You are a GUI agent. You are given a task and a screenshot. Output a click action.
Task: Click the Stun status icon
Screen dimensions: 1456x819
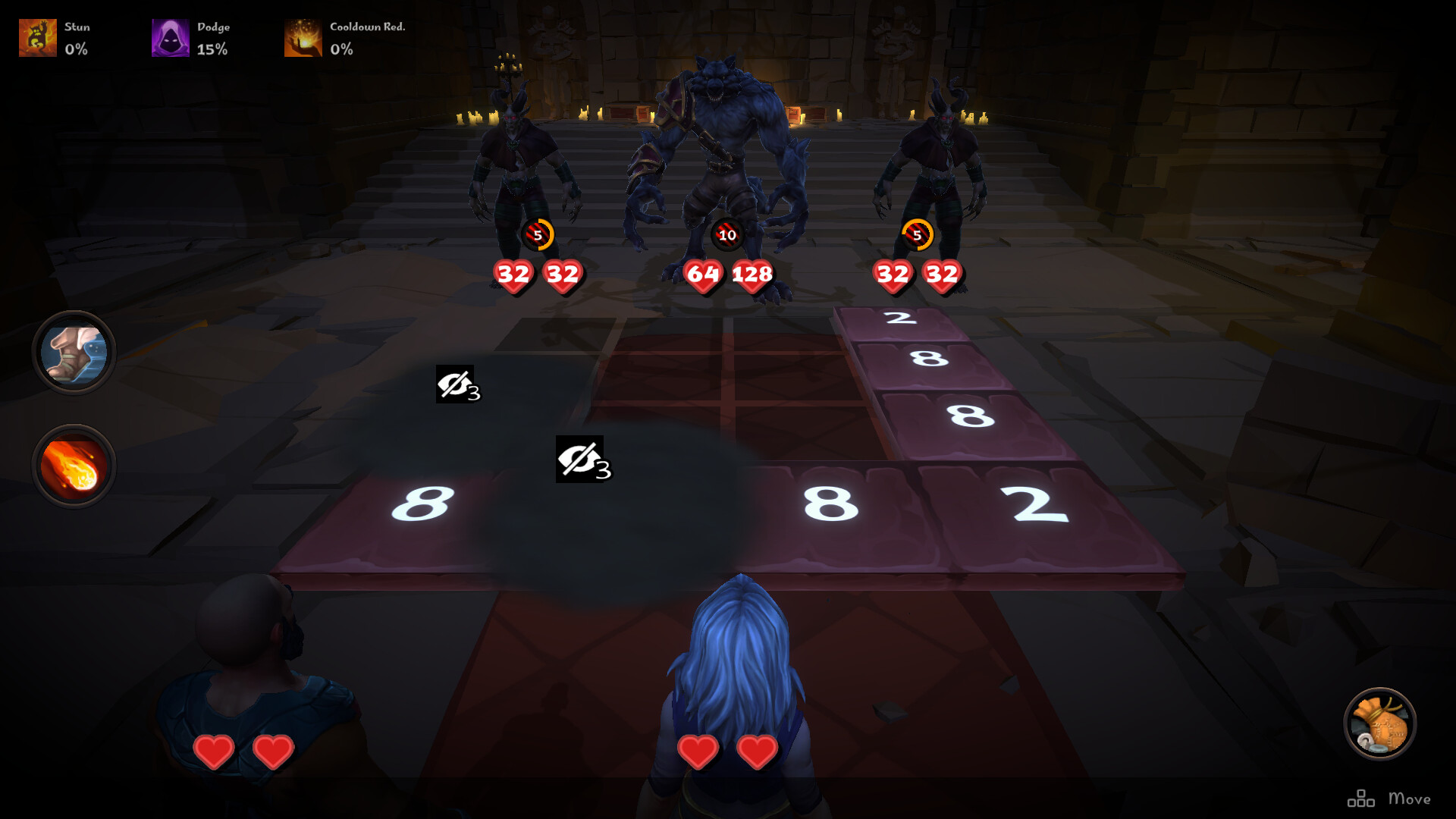[x=38, y=36]
